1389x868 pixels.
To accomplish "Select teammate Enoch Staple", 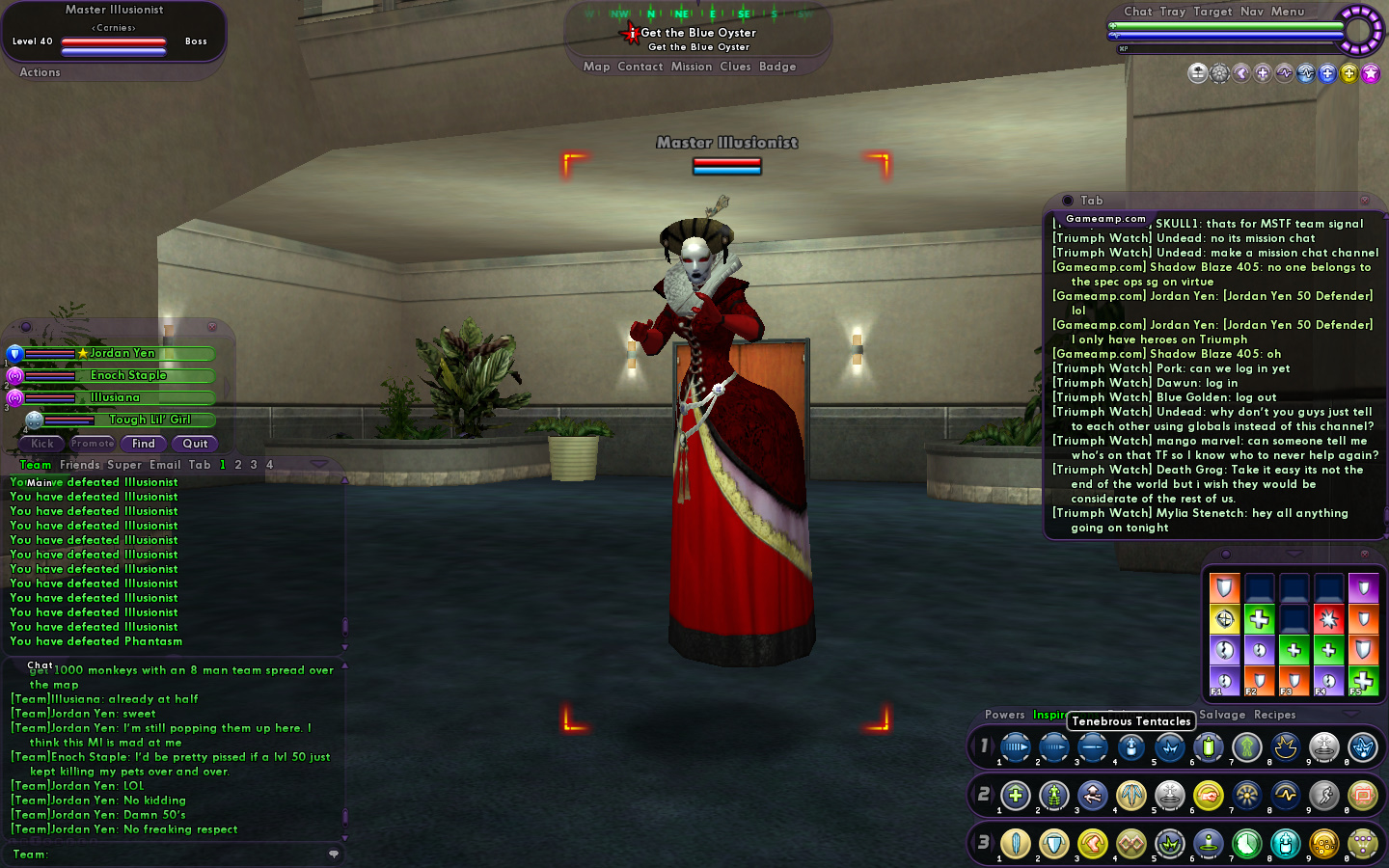I will coord(128,375).
